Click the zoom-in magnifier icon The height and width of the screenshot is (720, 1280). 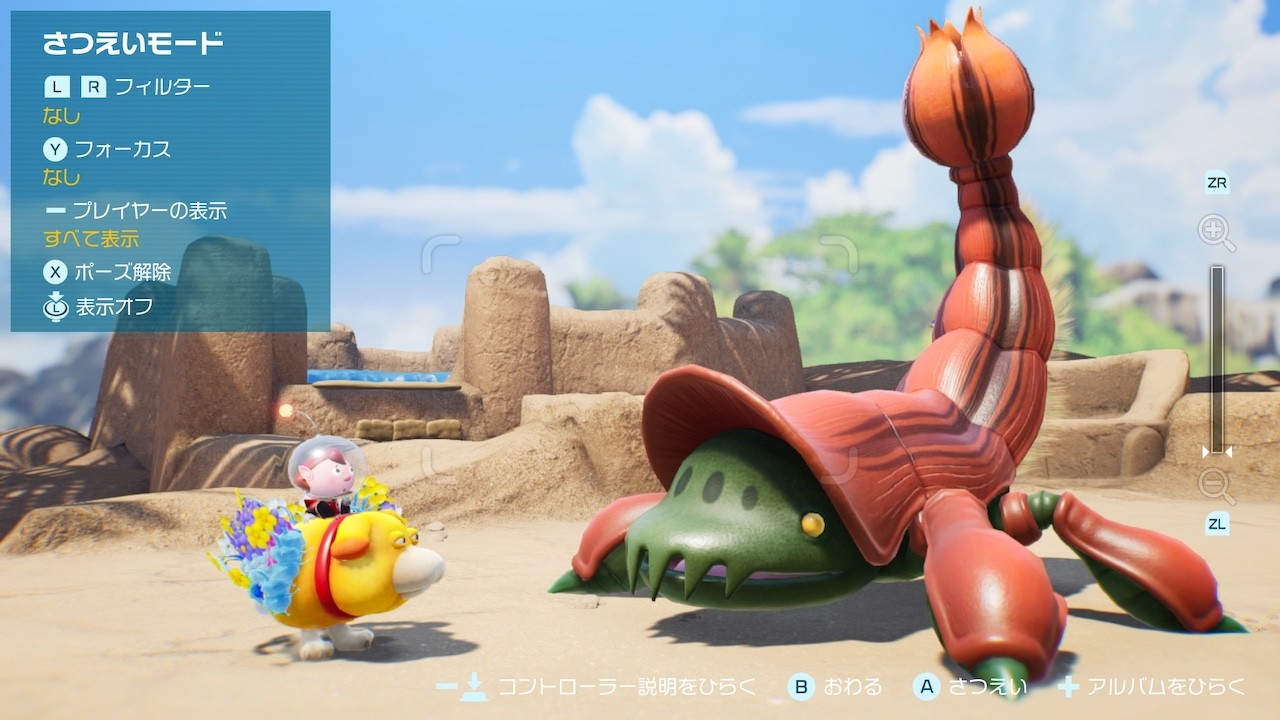point(1216,234)
